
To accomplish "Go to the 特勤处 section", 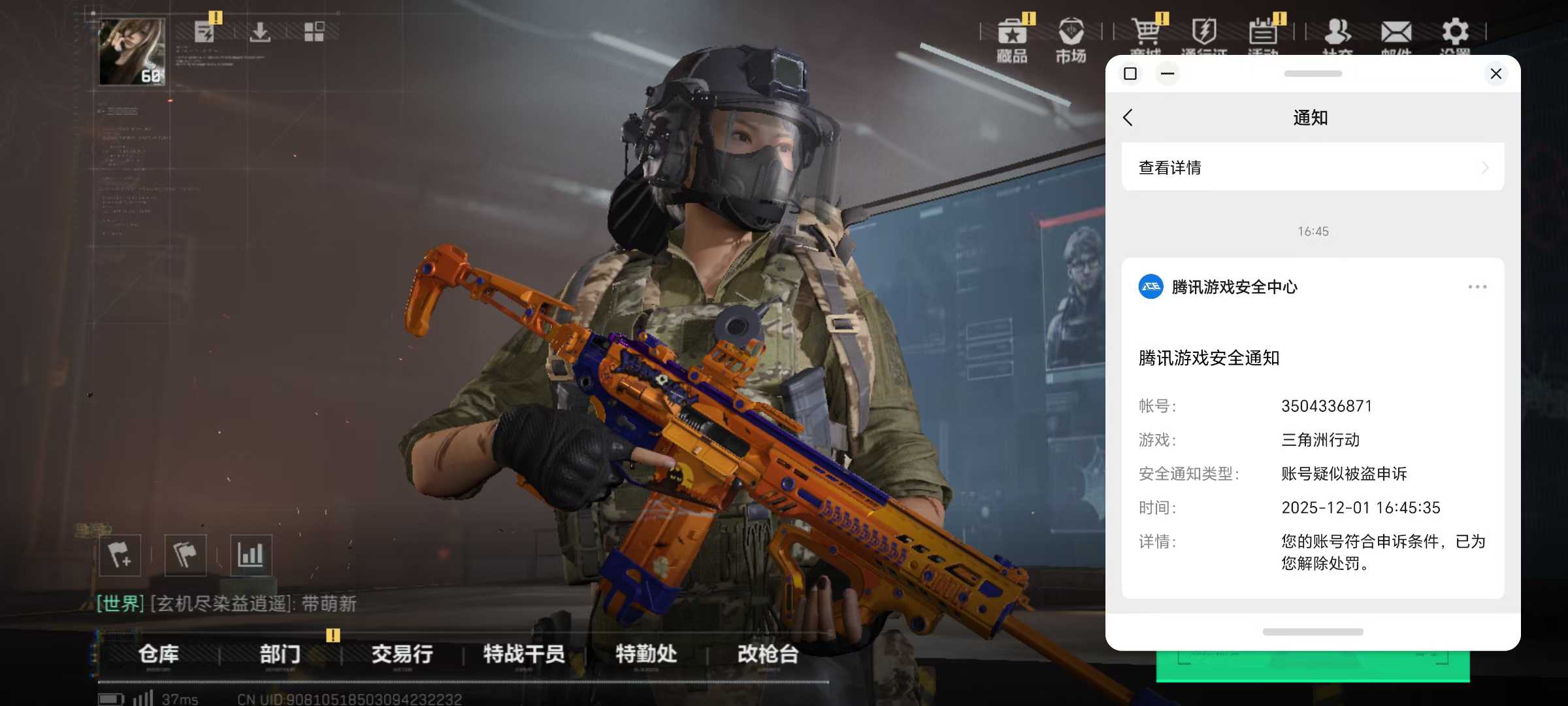I will (x=646, y=654).
